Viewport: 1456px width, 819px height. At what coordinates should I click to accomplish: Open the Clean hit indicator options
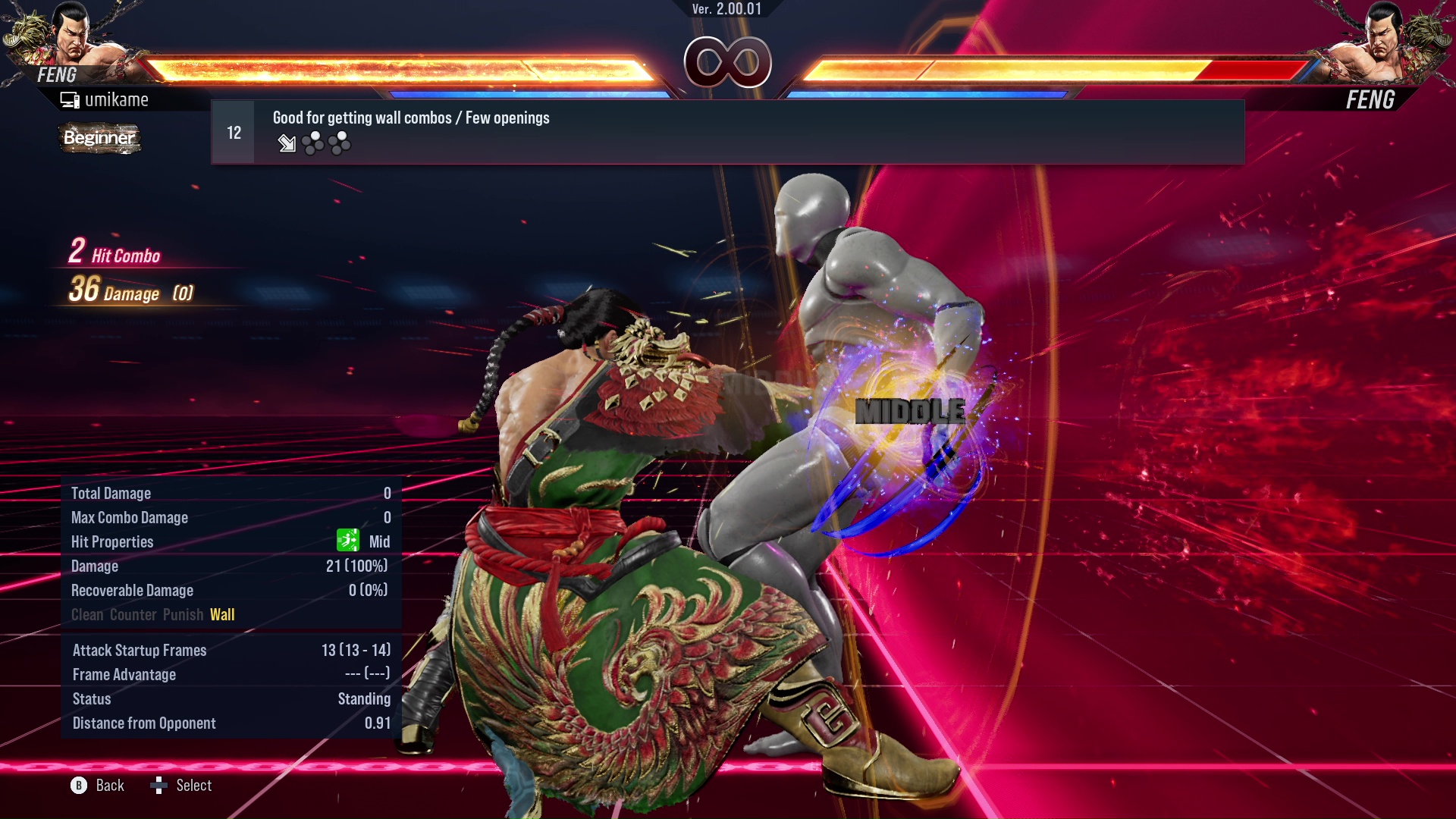[86, 615]
